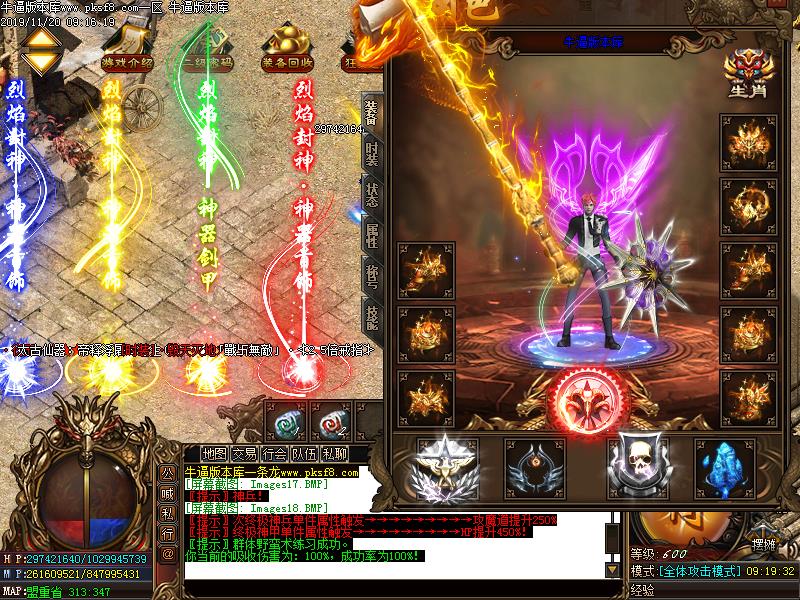The height and width of the screenshot is (600, 800).
Task: Switch to the 交易 trade tab
Action: (x=245, y=453)
